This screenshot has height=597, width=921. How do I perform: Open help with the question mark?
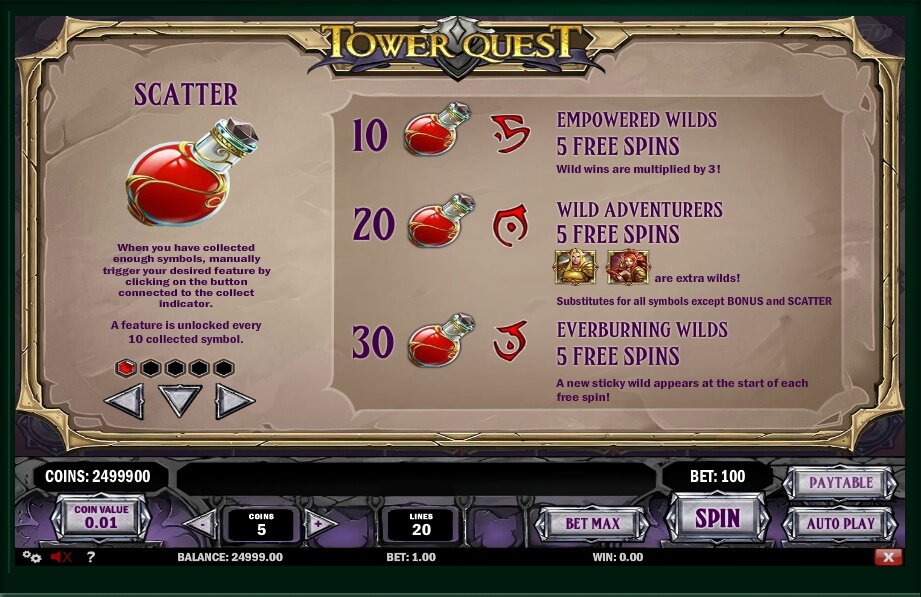coord(90,557)
